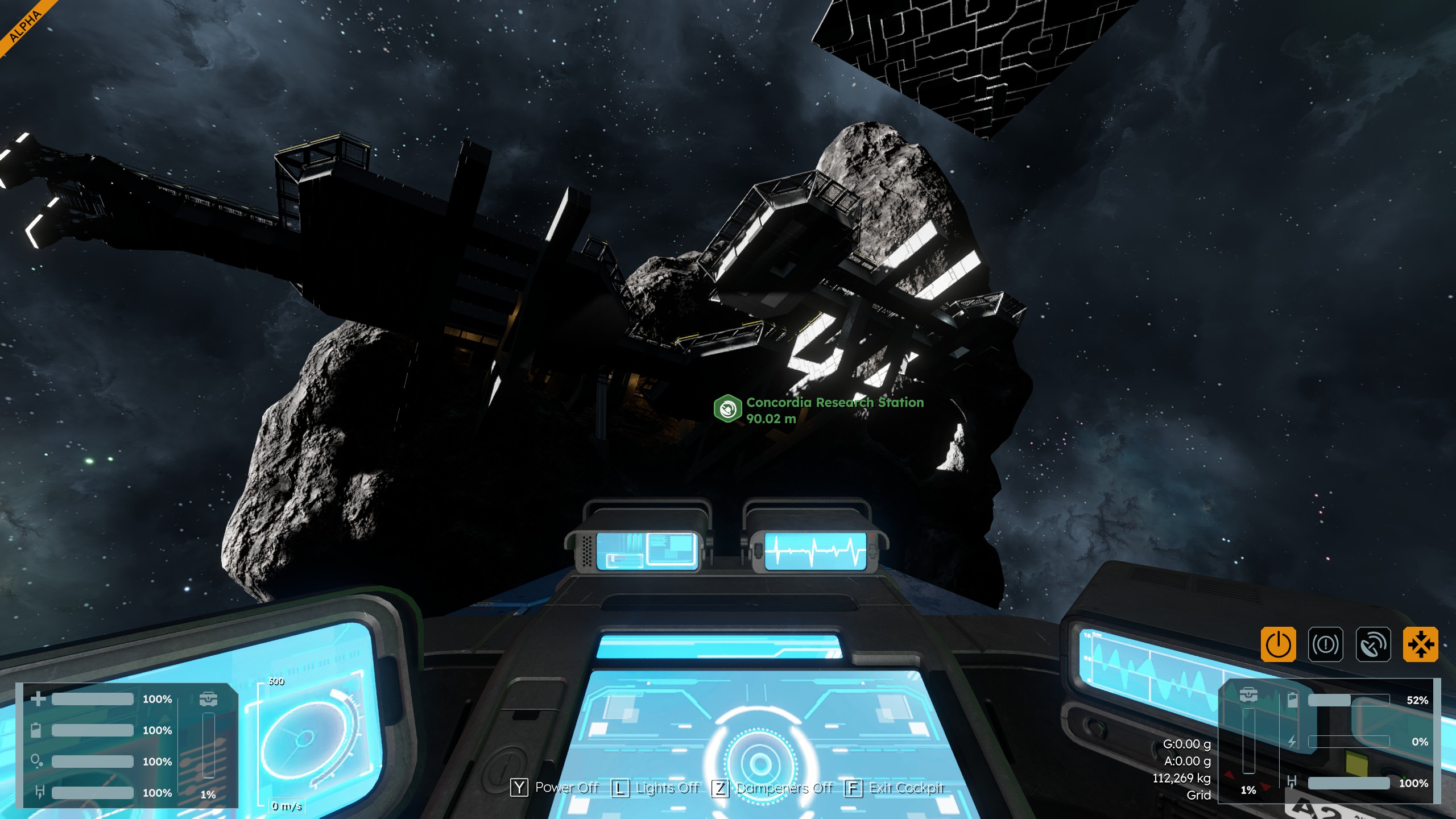1456x819 pixels.
Task: Toggle the satellite dish broadcast icon
Action: (x=1373, y=644)
